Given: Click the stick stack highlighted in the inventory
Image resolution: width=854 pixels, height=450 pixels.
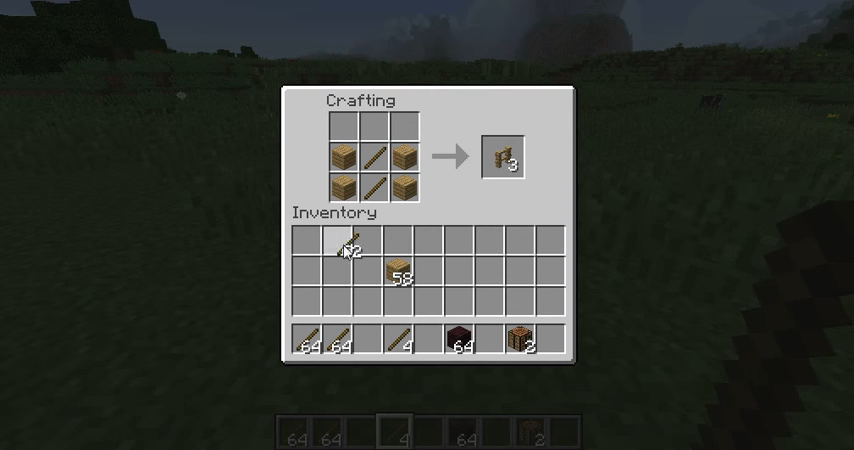Looking at the screenshot, I should tap(338, 241).
